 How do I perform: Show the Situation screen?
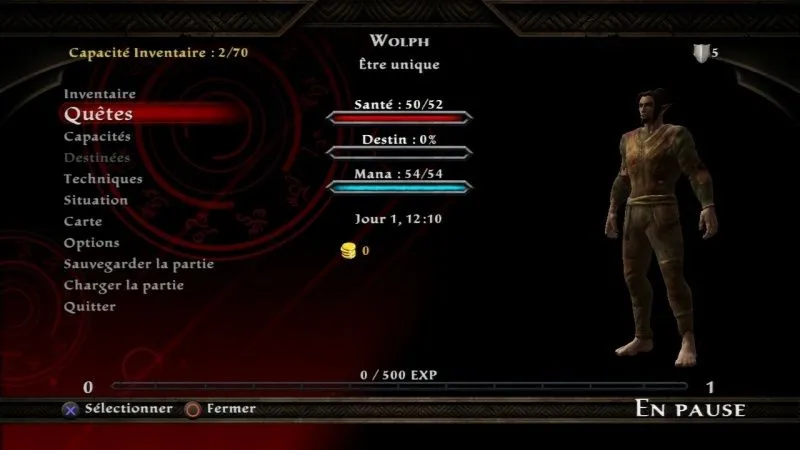pos(96,200)
